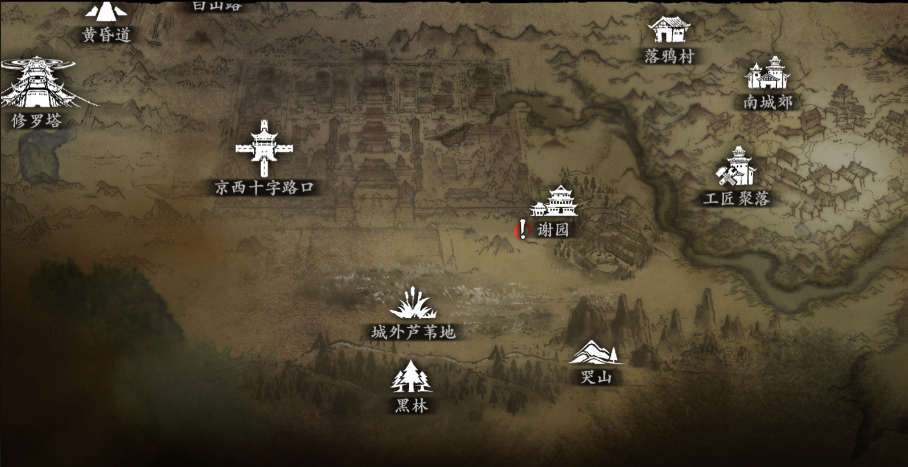Open the 哭山 mountain location
Screen dimensions: 908x467
point(595,354)
